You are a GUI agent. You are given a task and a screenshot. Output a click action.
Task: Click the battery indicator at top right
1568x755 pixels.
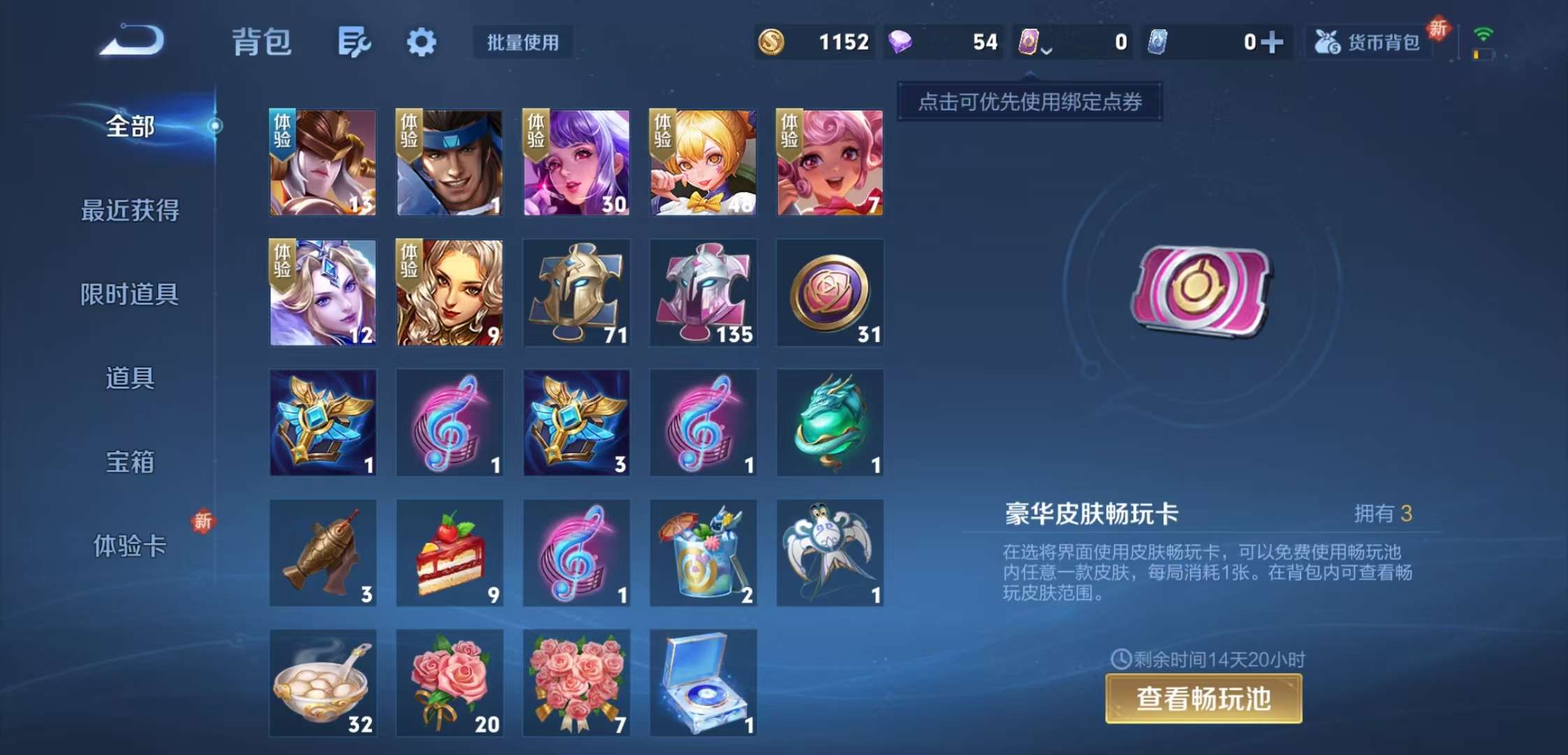[x=1483, y=56]
